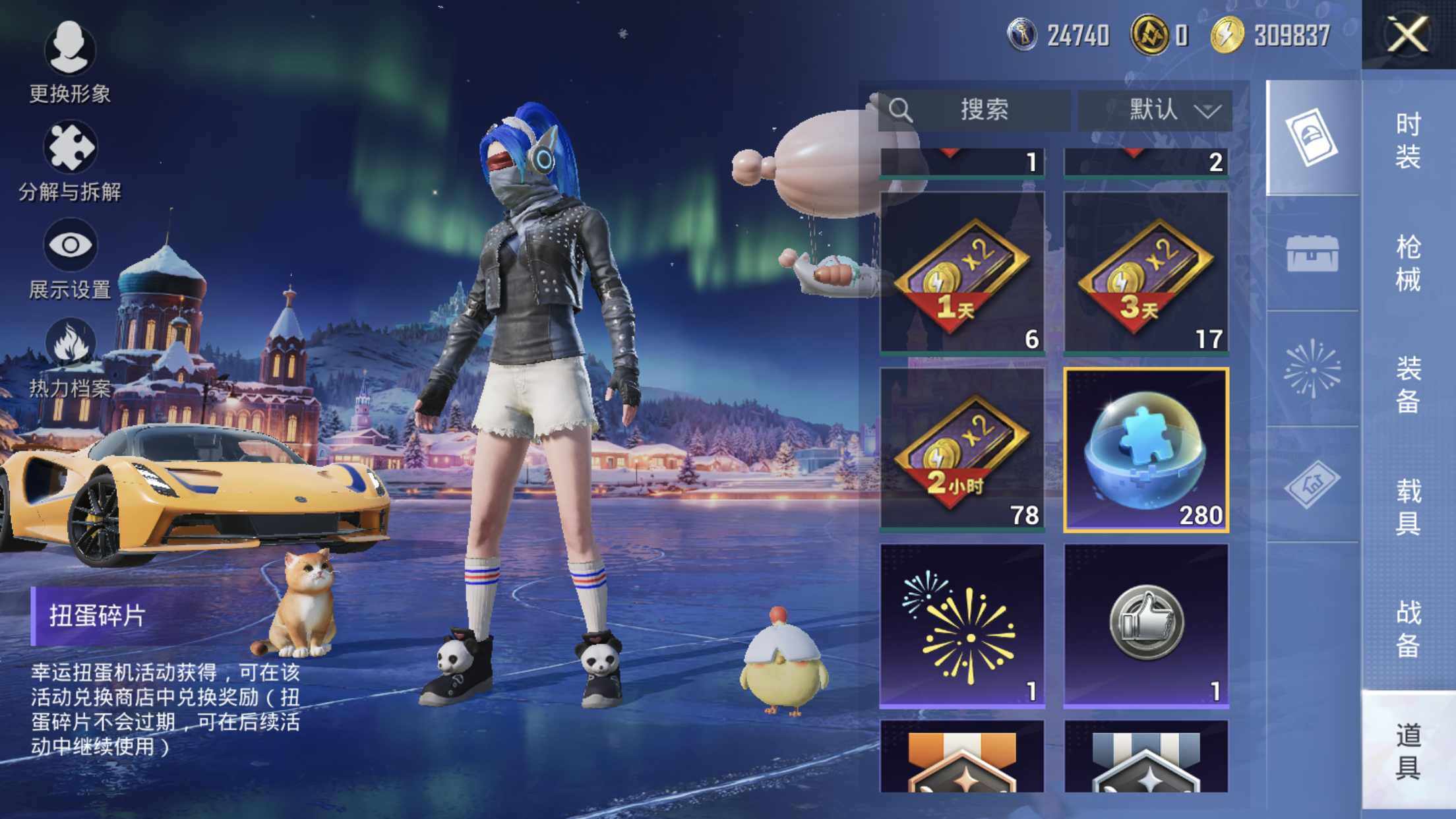Select the gacha puzzle fragment capsule

pyautogui.click(x=1146, y=450)
